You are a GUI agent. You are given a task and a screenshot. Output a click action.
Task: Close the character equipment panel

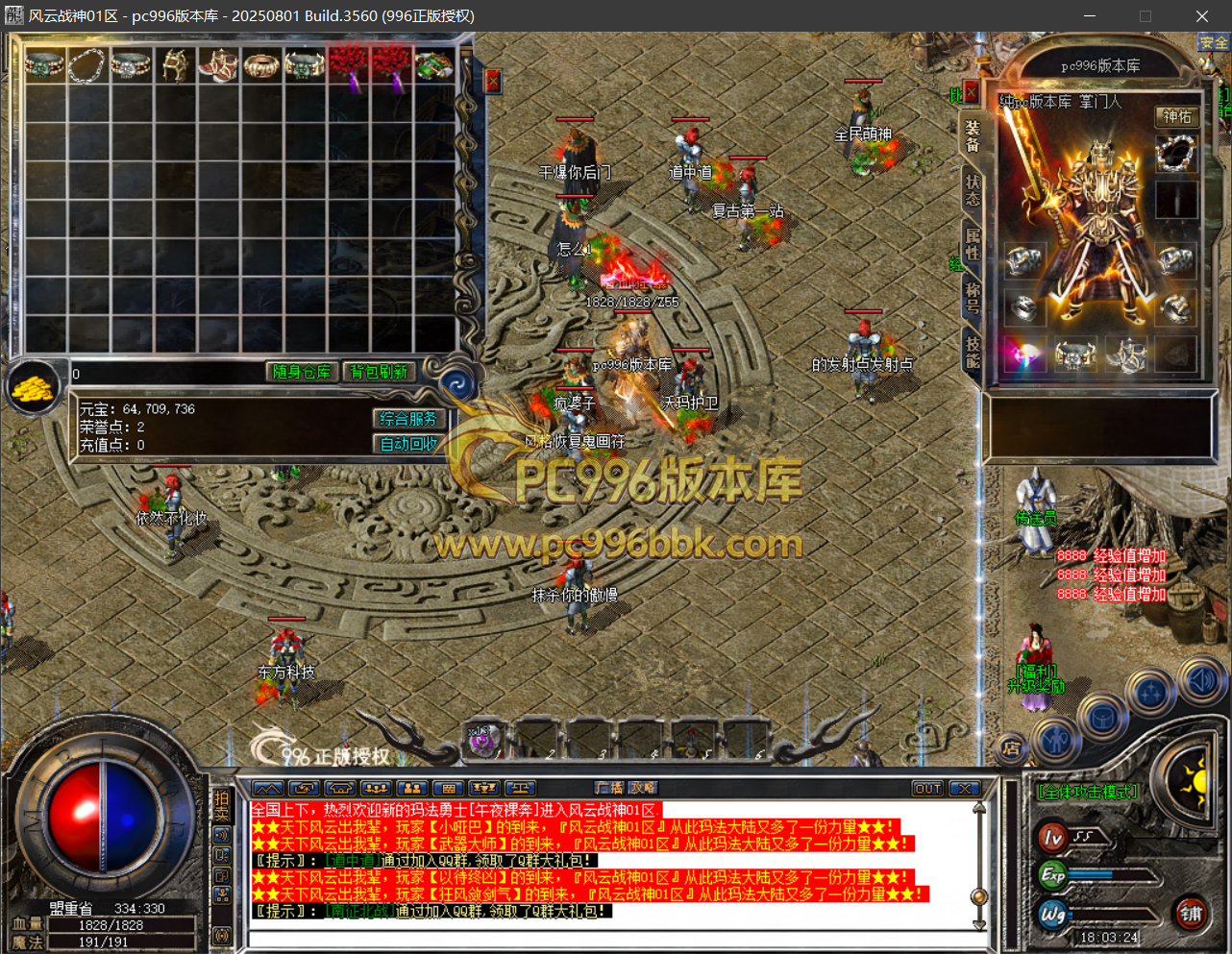(972, 92)
